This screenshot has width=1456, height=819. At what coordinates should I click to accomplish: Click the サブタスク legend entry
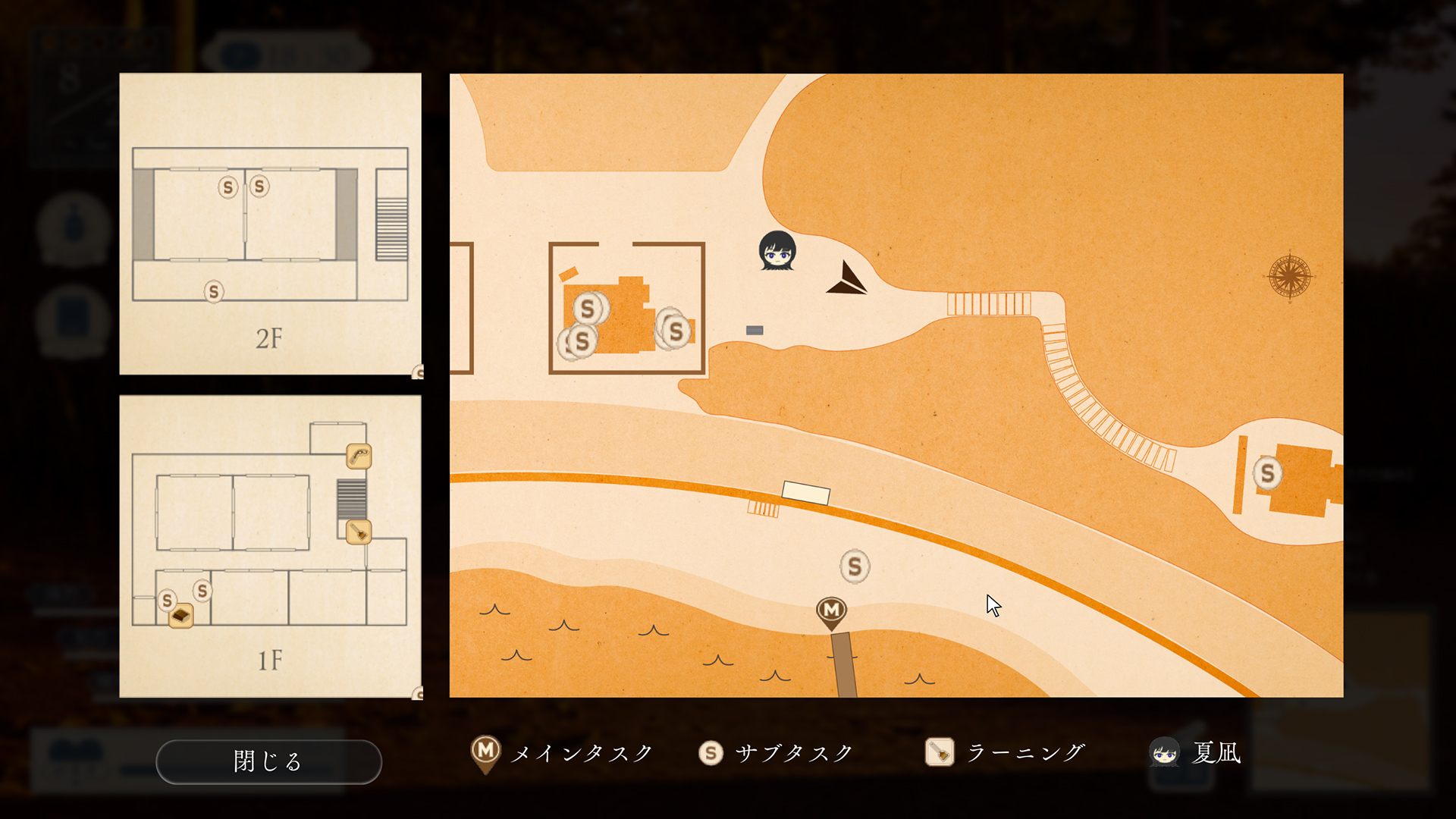pos(776,753)
